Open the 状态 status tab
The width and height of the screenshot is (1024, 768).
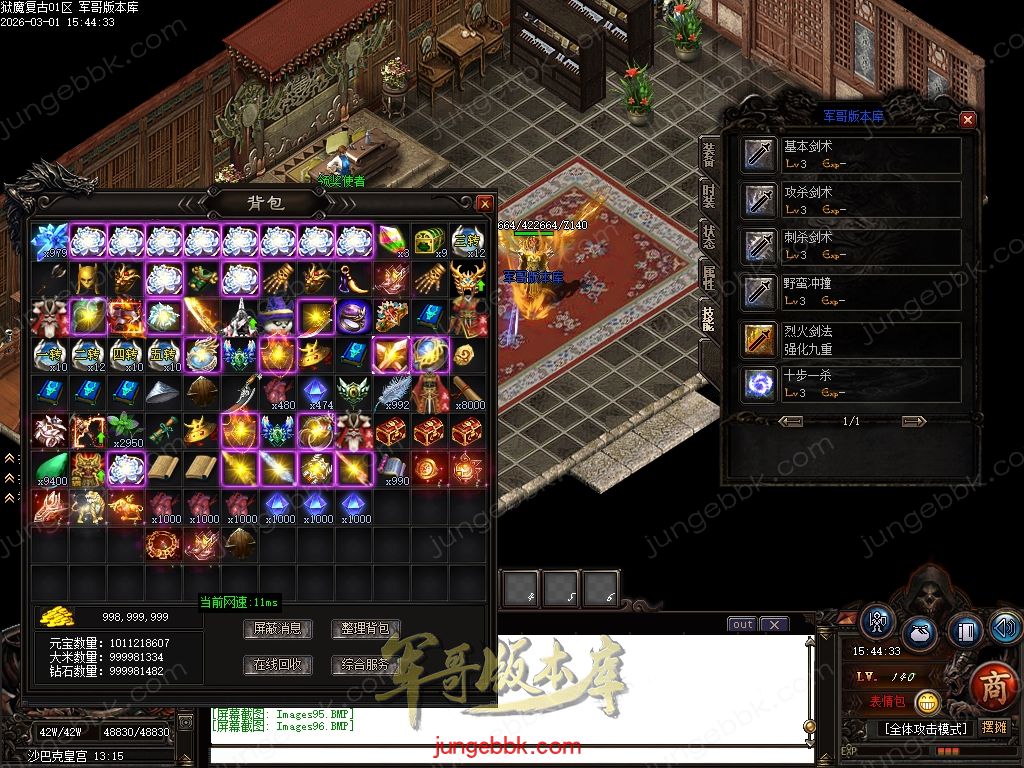click(709, 237)
